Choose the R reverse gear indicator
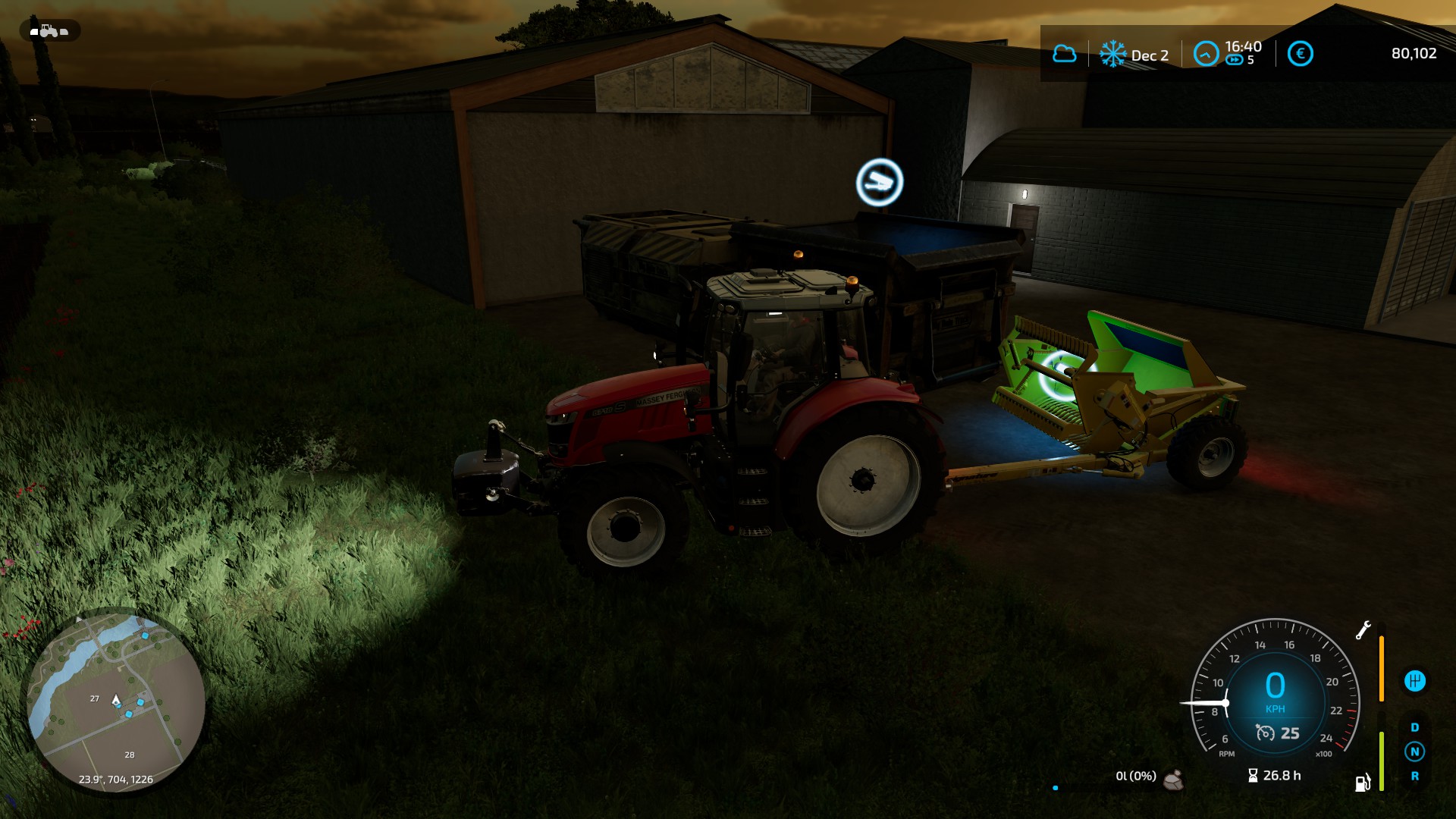The height and width of the screenshot is (819, 1456). tap(1414, 776)
